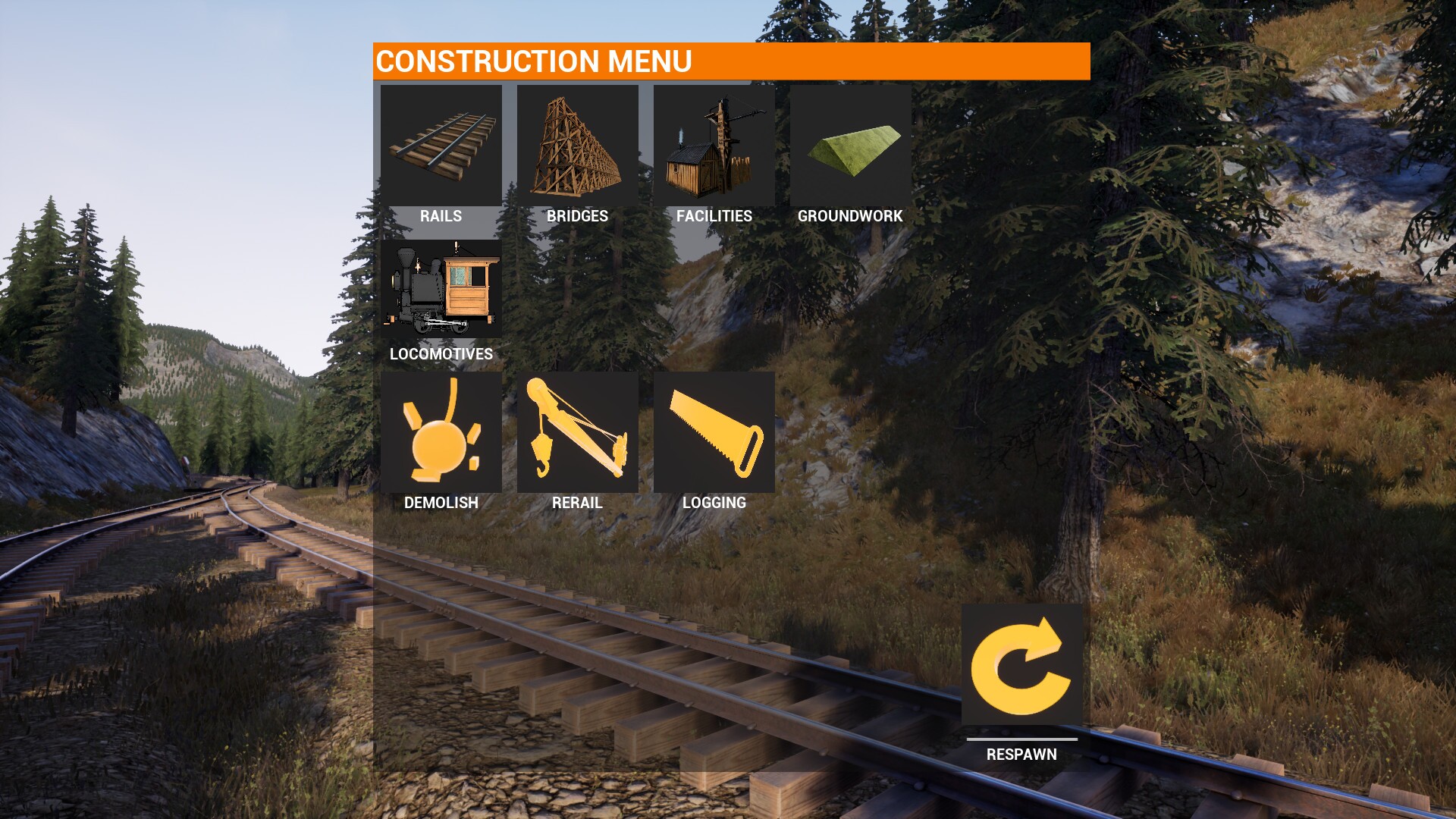Image resolution: width=1456 pixels, height=819 pixels.
Task: Open the Logging saw tool
Action: [x=714, y=432]
